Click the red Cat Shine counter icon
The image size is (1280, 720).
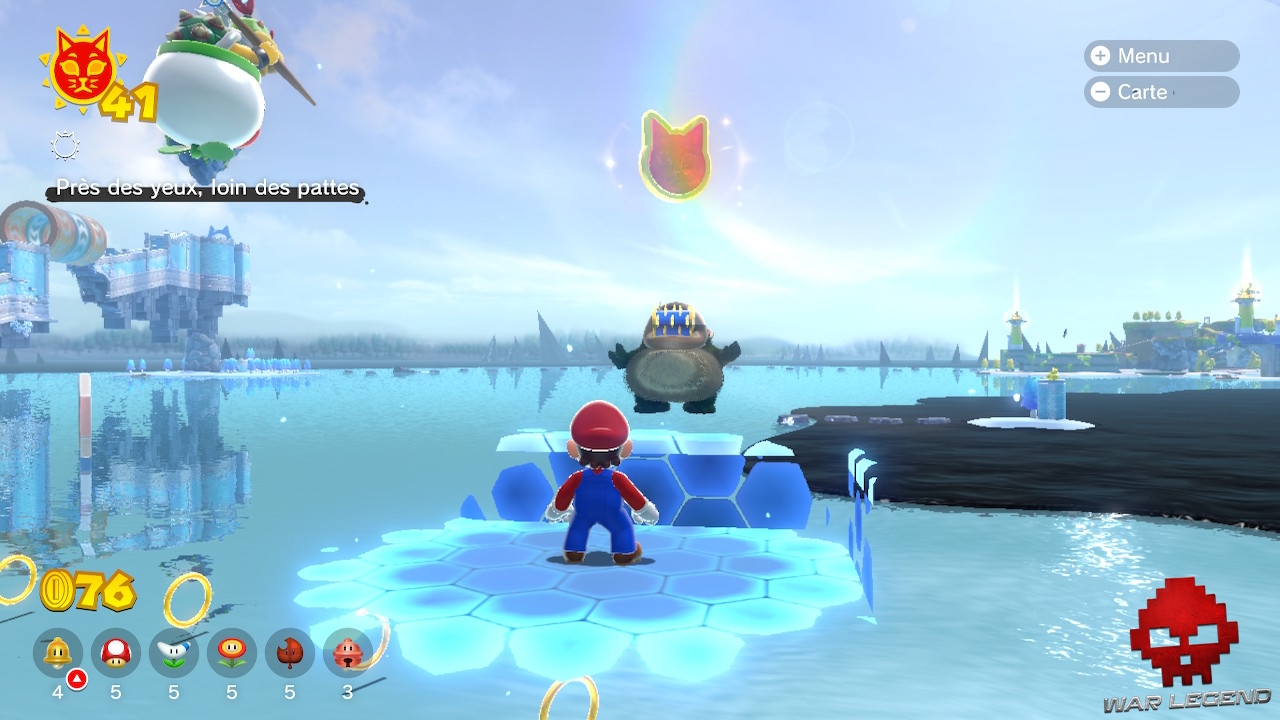pyautogui.click(x=82, y=68)
